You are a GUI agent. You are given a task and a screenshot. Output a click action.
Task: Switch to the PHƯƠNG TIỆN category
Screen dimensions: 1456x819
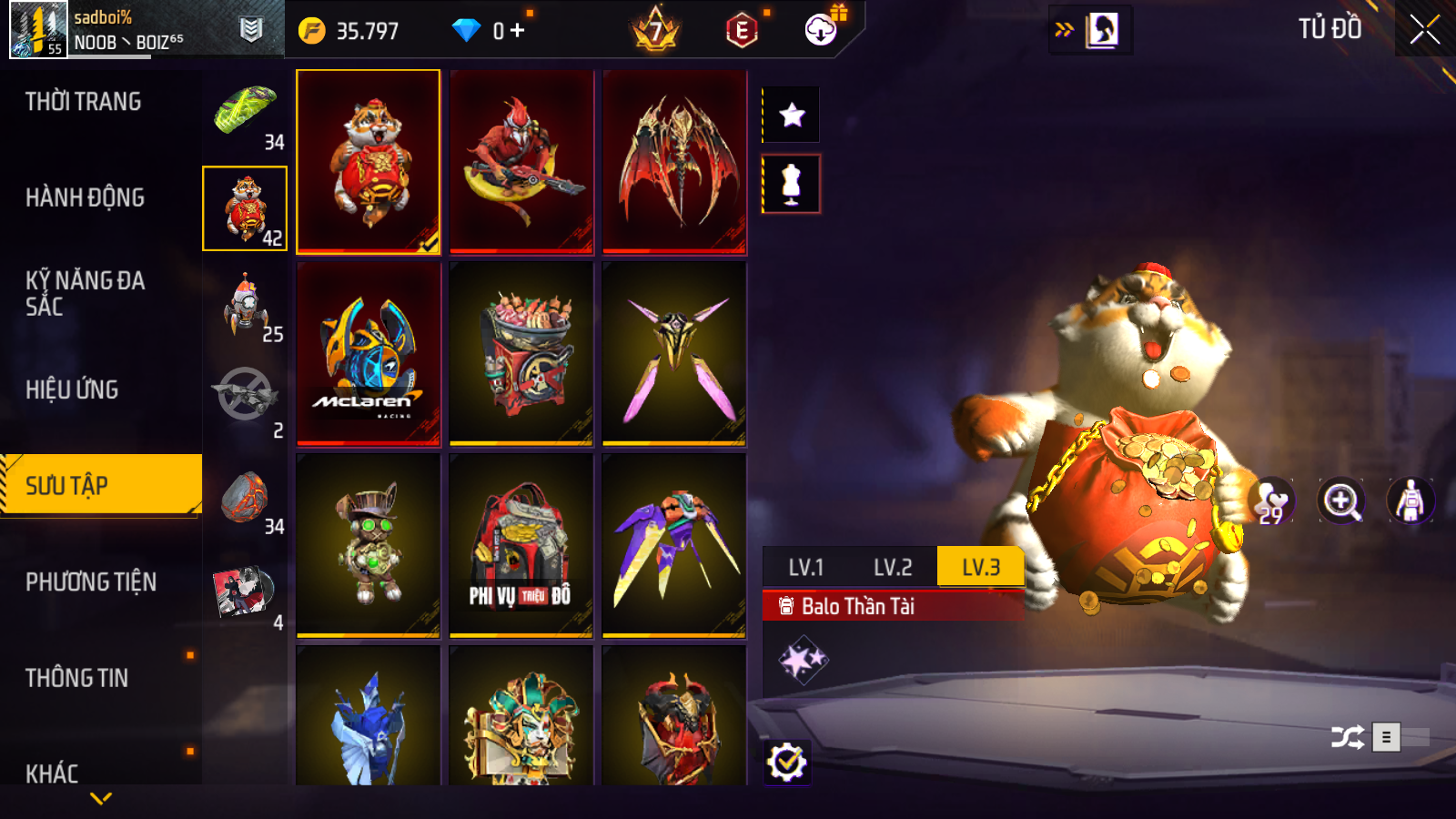(91, 581)
